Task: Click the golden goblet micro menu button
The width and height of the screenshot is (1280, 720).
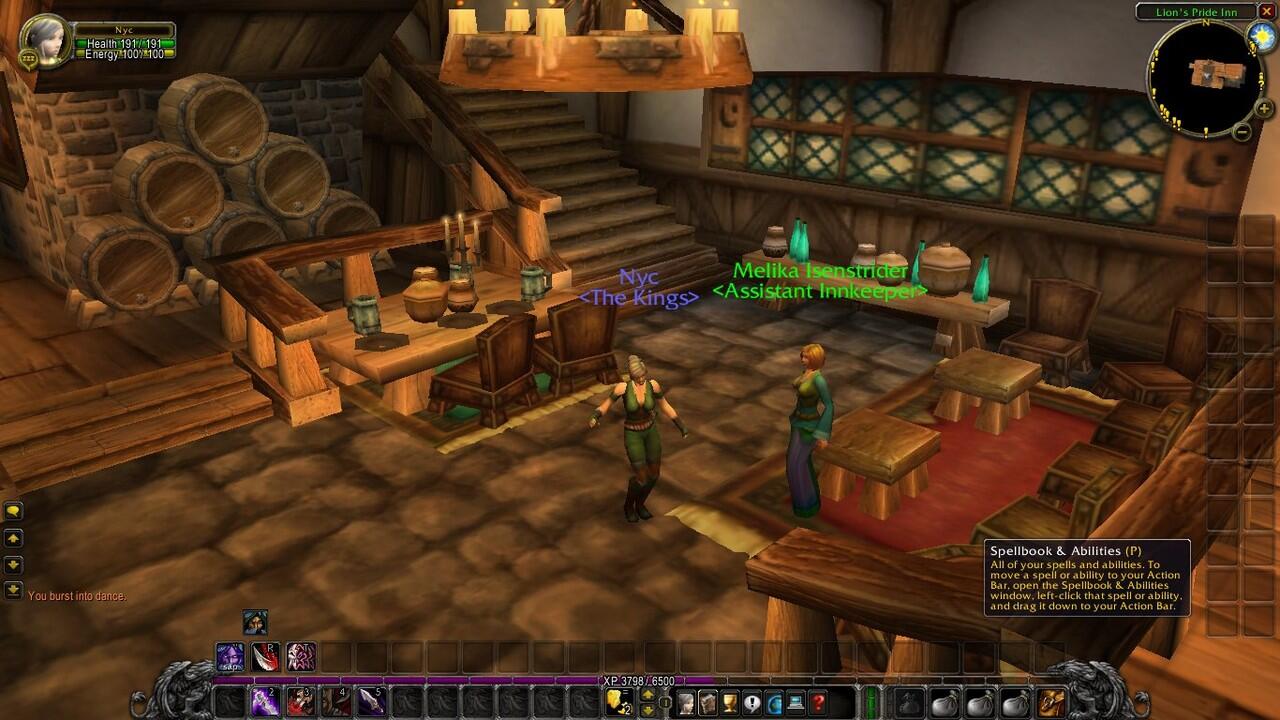Action: (731, 702)
